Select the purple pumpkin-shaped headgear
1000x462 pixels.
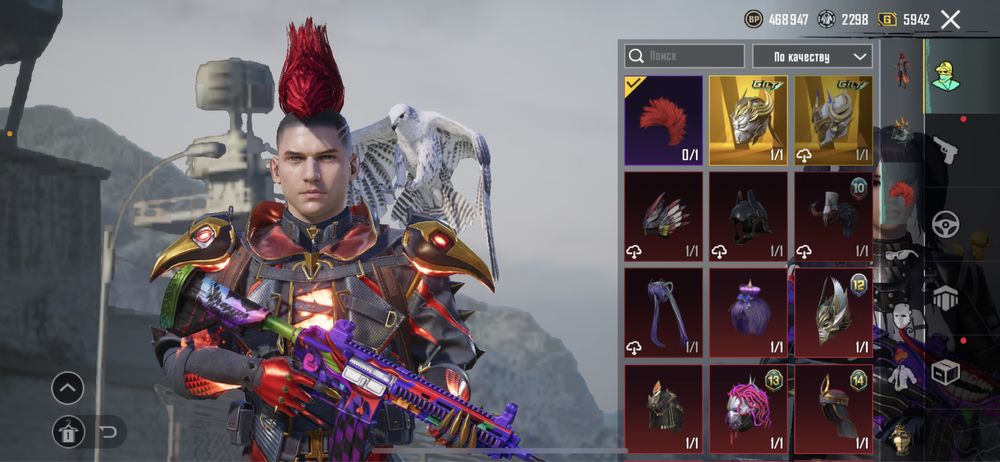tap(748, 312)
